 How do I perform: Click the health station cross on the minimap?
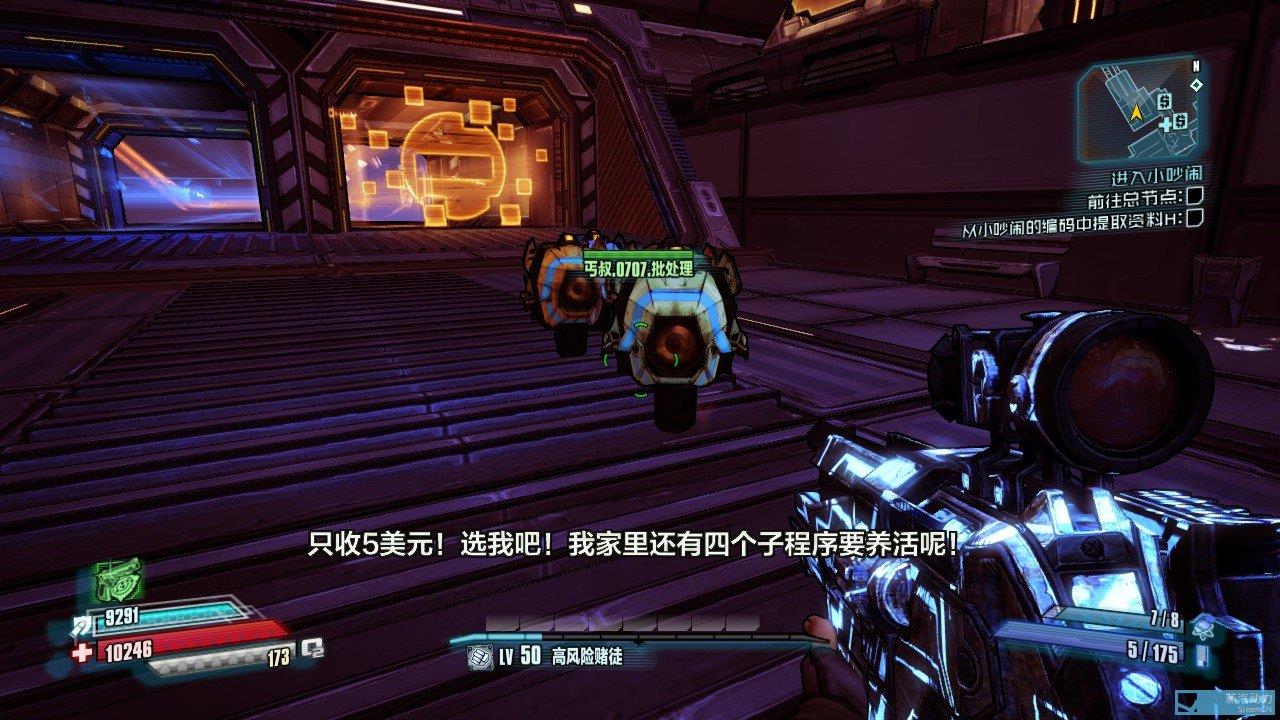[x=1166, y=126]
